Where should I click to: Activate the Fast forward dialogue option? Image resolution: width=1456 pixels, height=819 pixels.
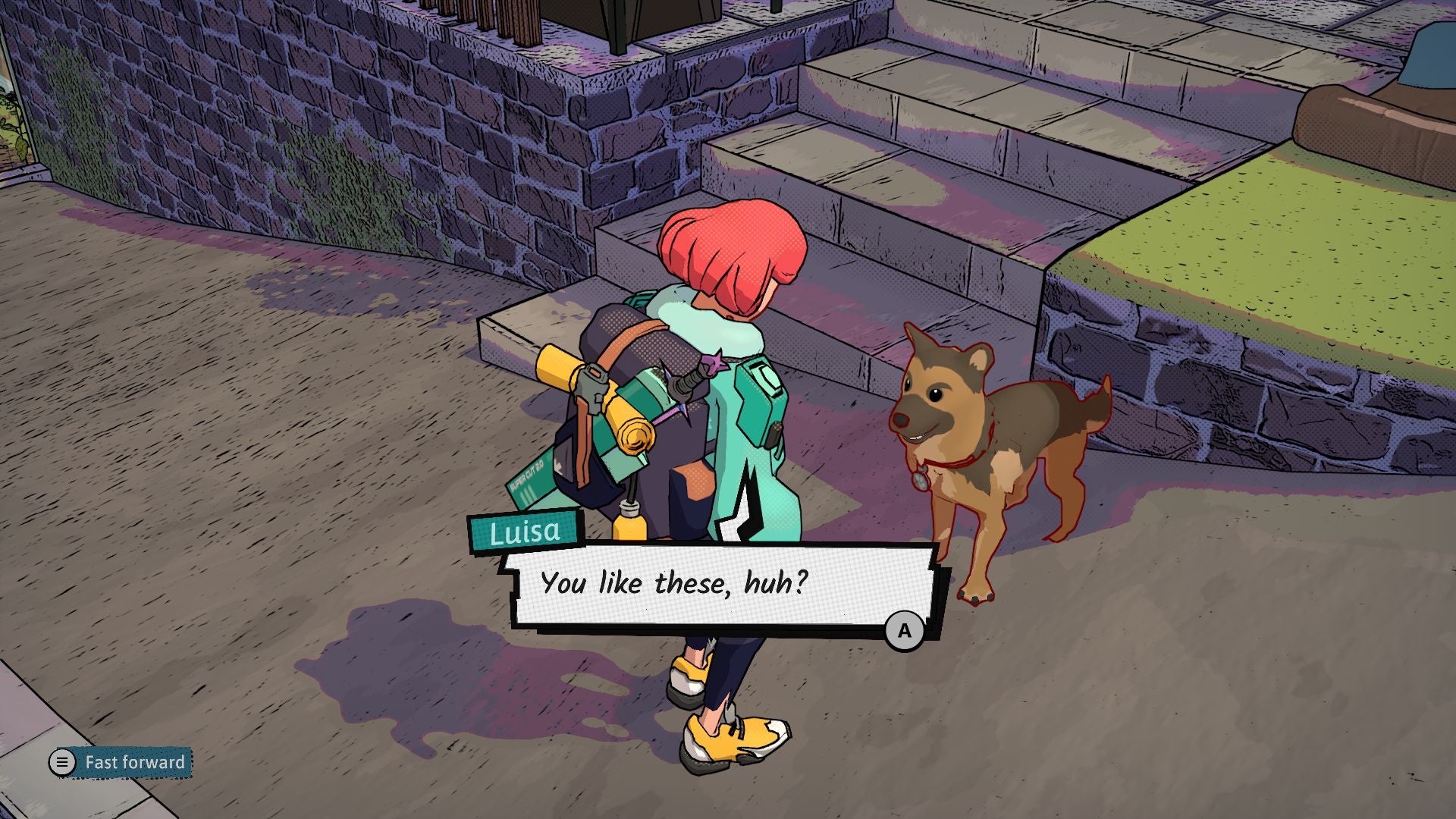coord(121,762)
